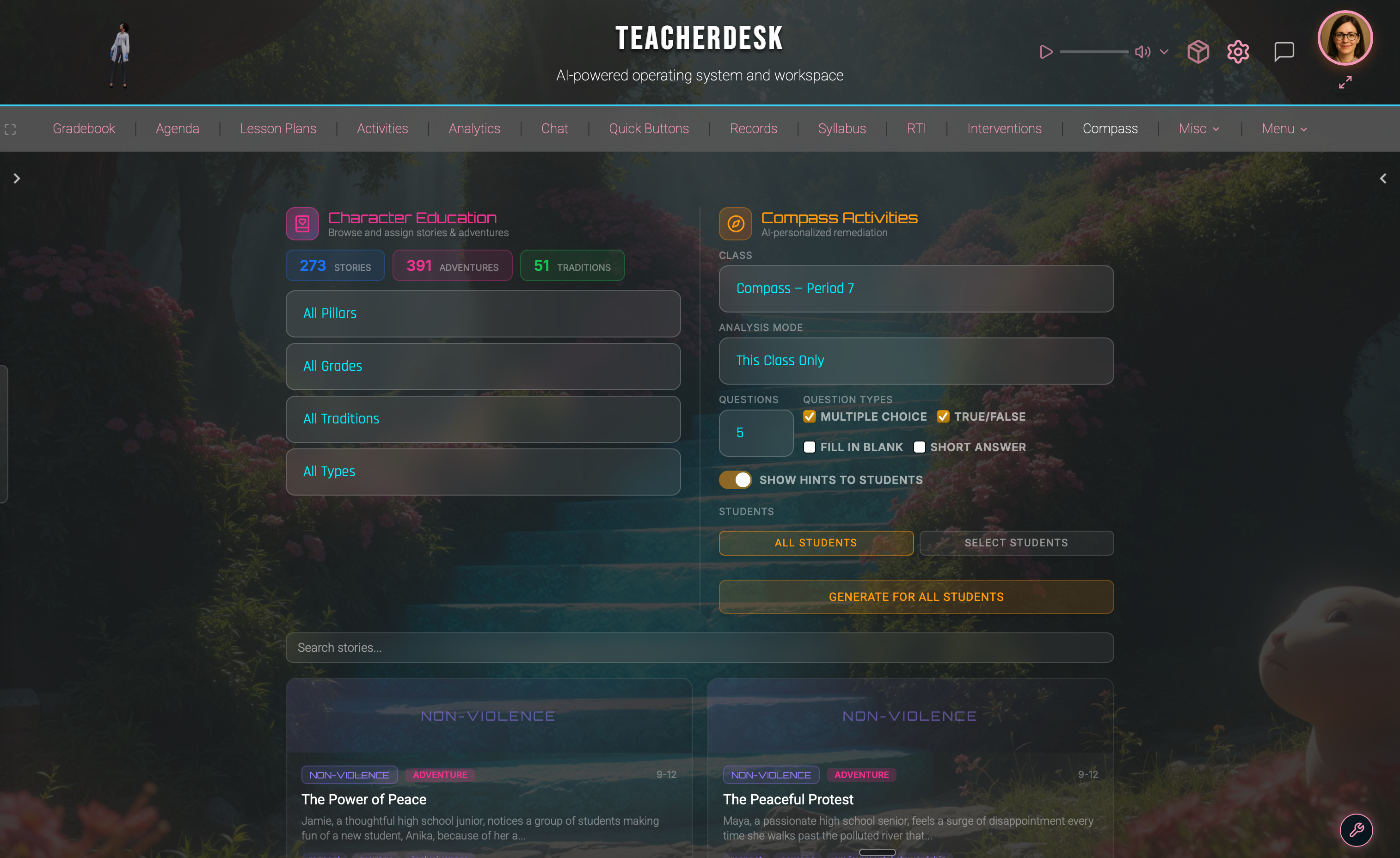Open the Compass – Period 7 class selector
Screen dimensions: 1400x858
[x=915, y=288]
